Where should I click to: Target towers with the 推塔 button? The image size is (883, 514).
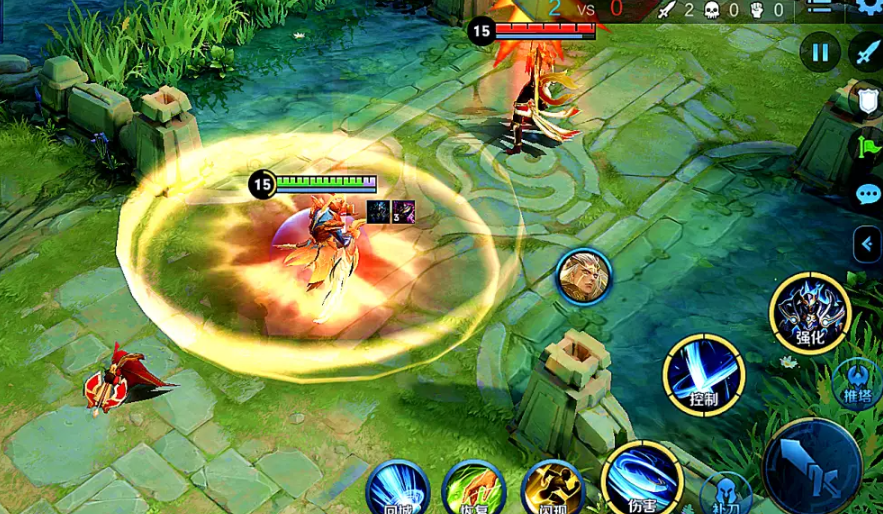click(x=856, y=384)
